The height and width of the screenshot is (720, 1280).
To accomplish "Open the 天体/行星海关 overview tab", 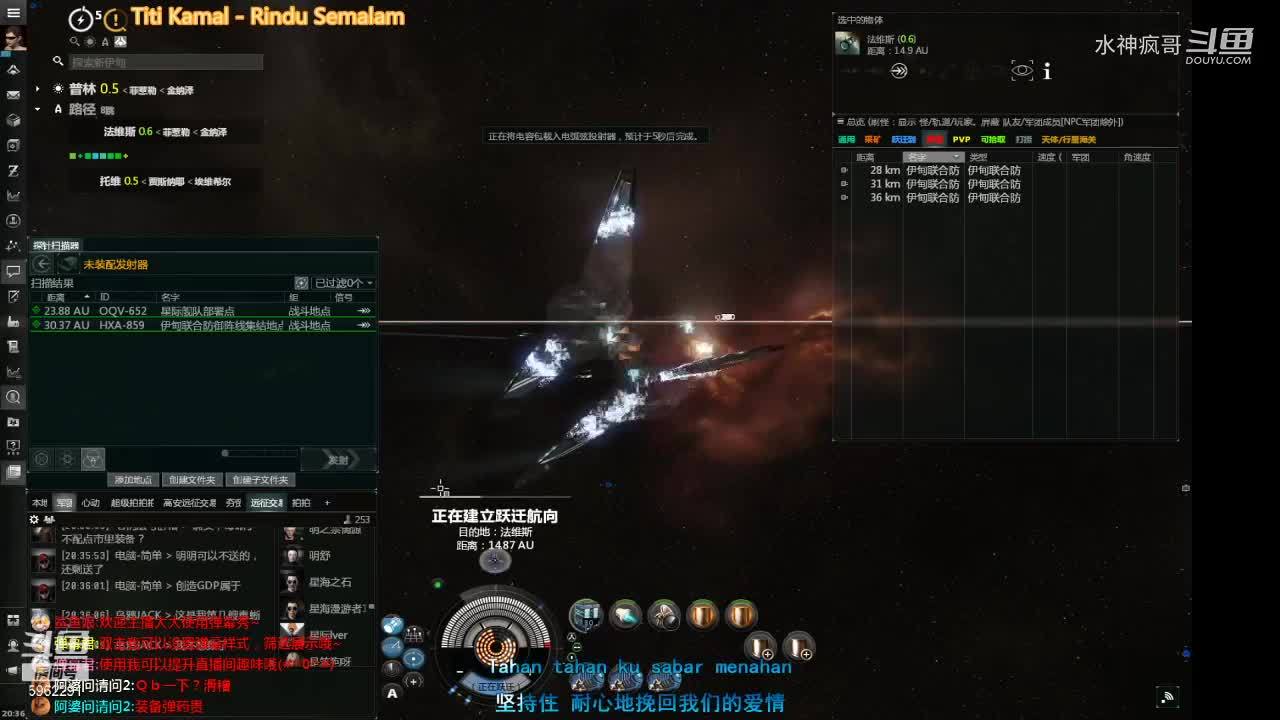I will [x=1068, y=140].
